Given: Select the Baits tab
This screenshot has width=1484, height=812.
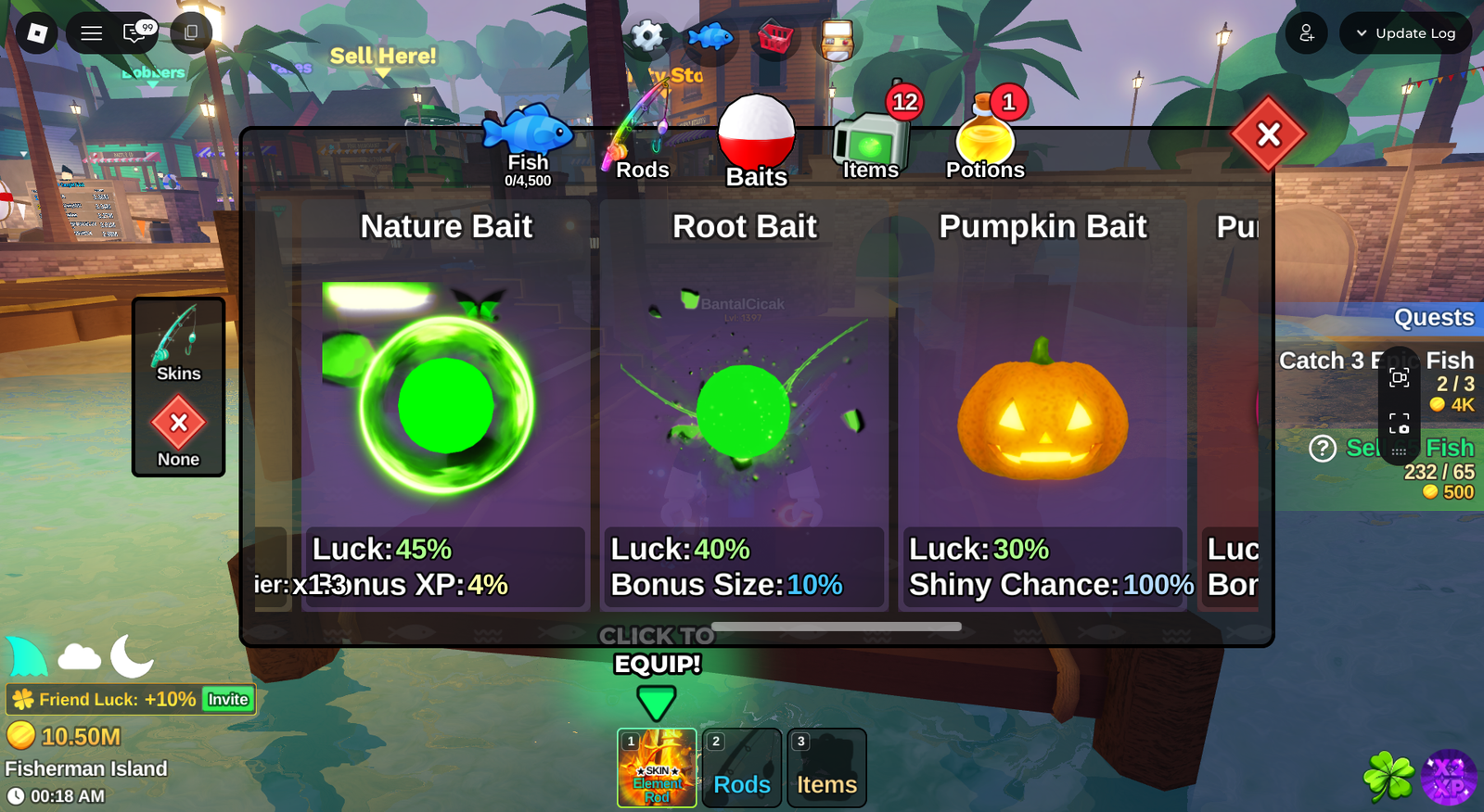Looking at the screenshot, I should 756,144.
